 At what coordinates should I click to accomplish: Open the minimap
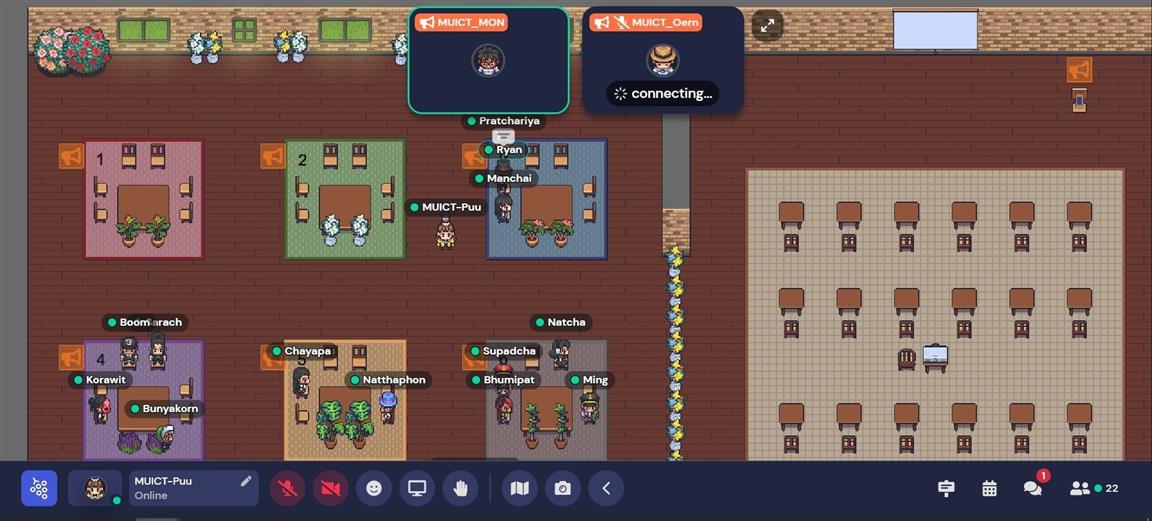click(519, 488)
